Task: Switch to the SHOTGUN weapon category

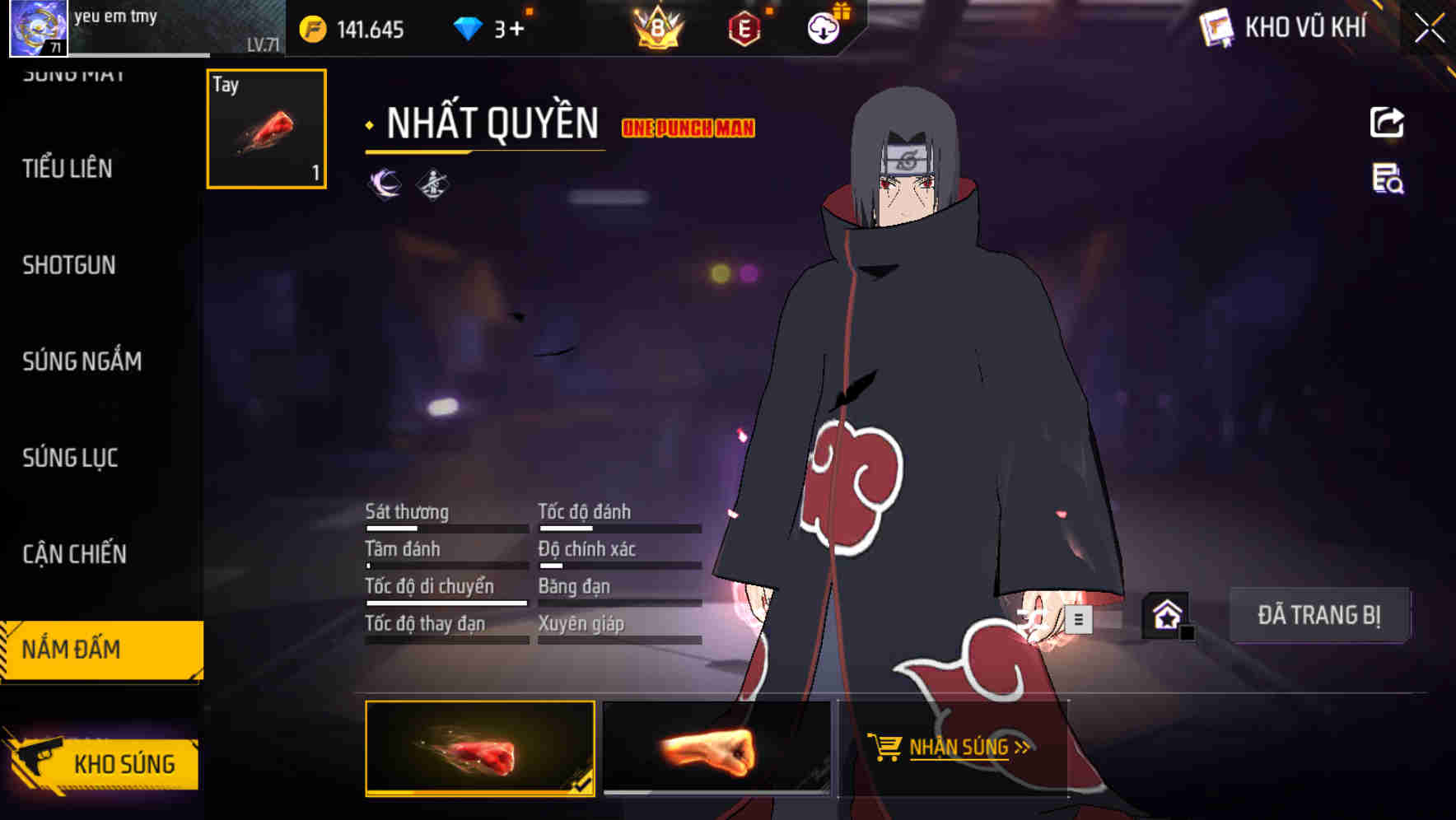Action: [x=69, y=265]
